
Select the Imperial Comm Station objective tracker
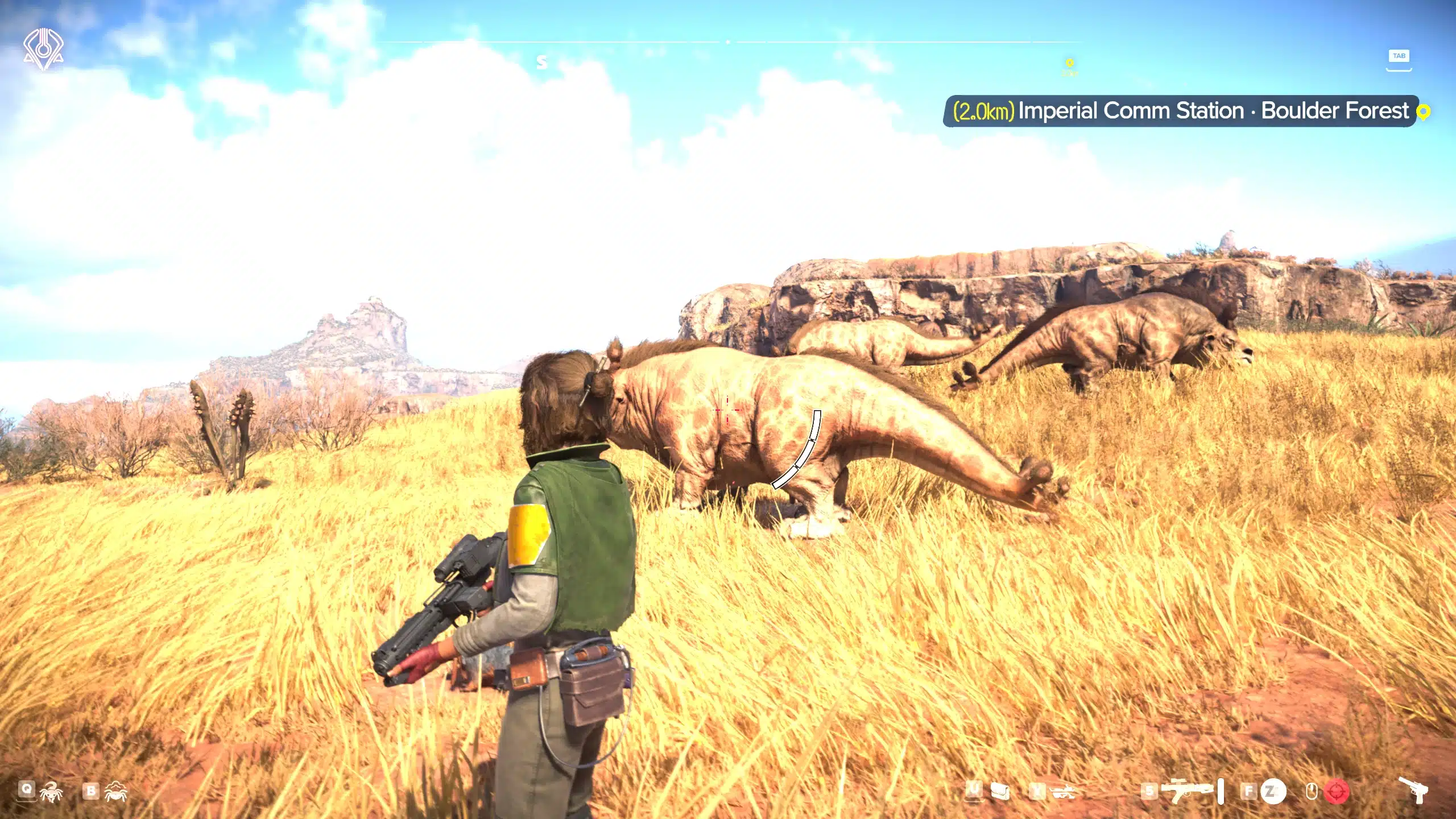[x=1181, y=111]
